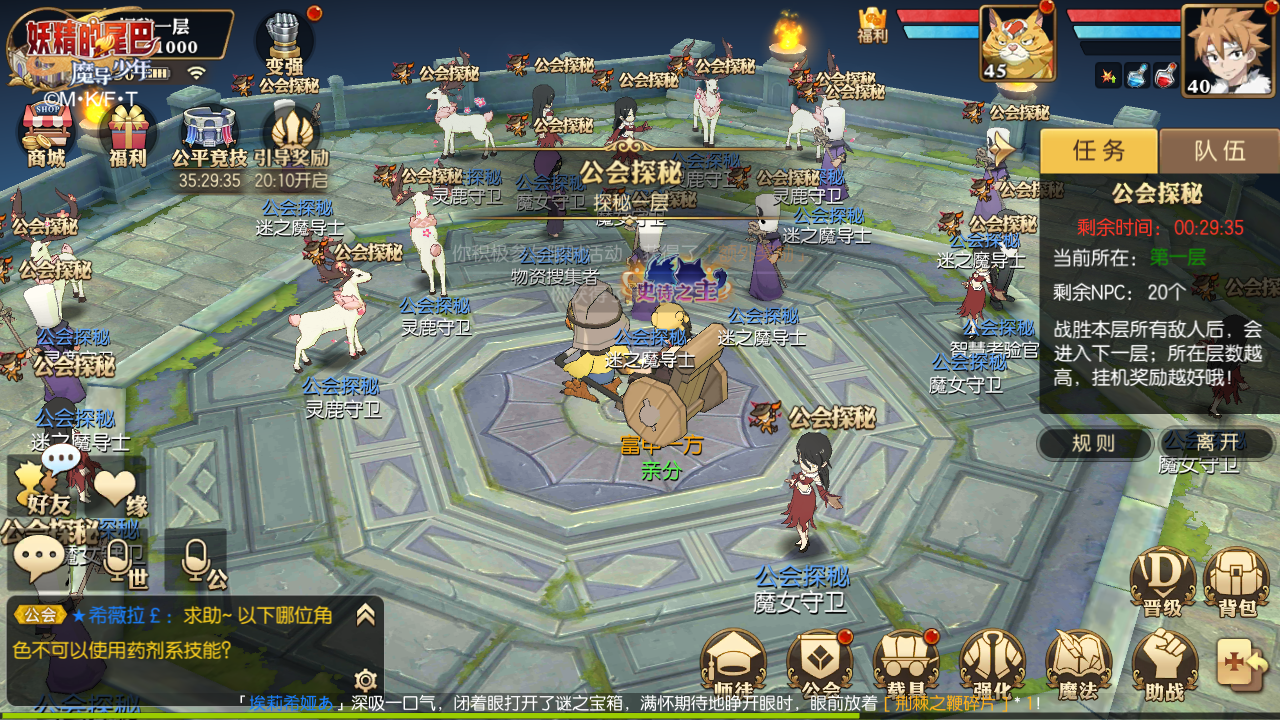The width and height of the screenshot is (1280, 720).
Task: Leave via the 离开 button
Action: click(1216, 443)
